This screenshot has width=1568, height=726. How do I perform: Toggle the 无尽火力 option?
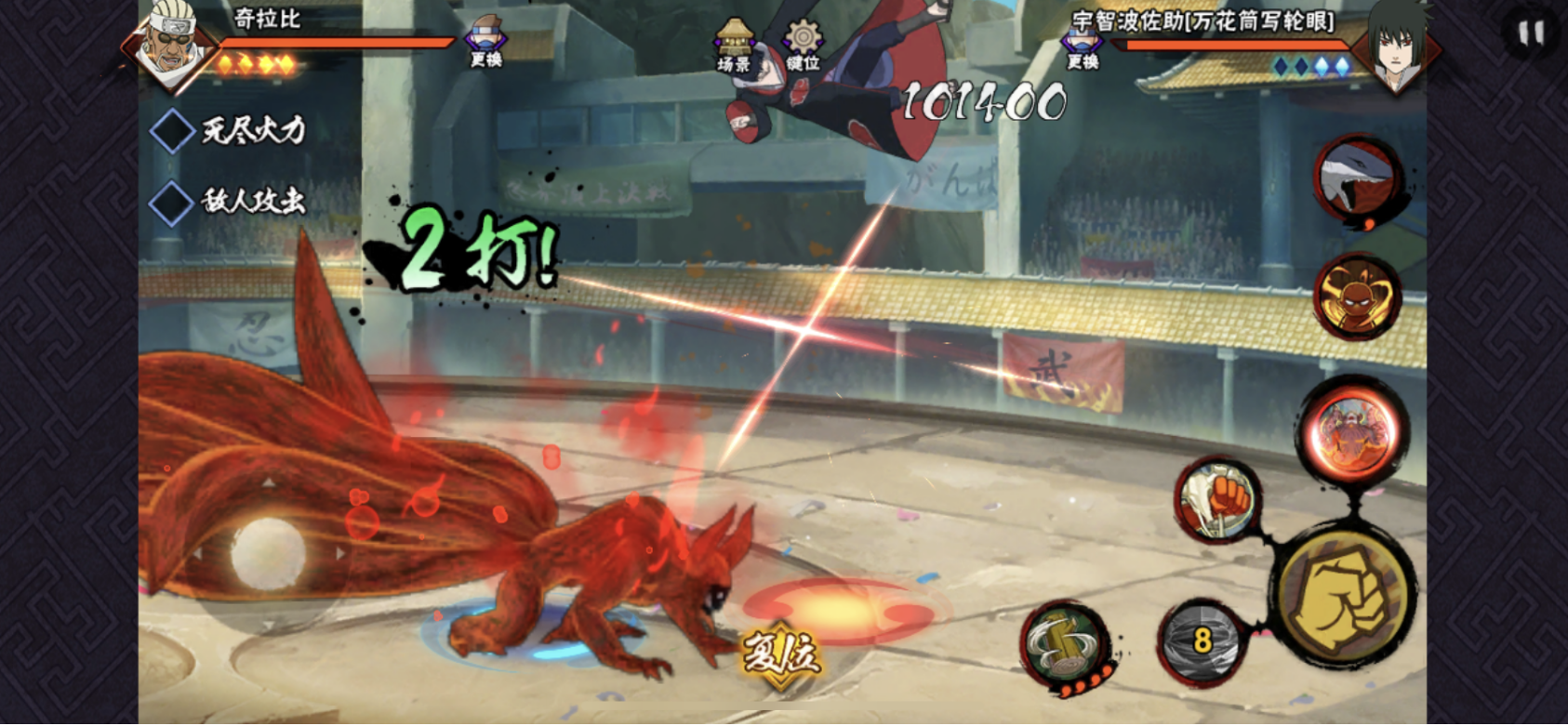tap(173, 130)
